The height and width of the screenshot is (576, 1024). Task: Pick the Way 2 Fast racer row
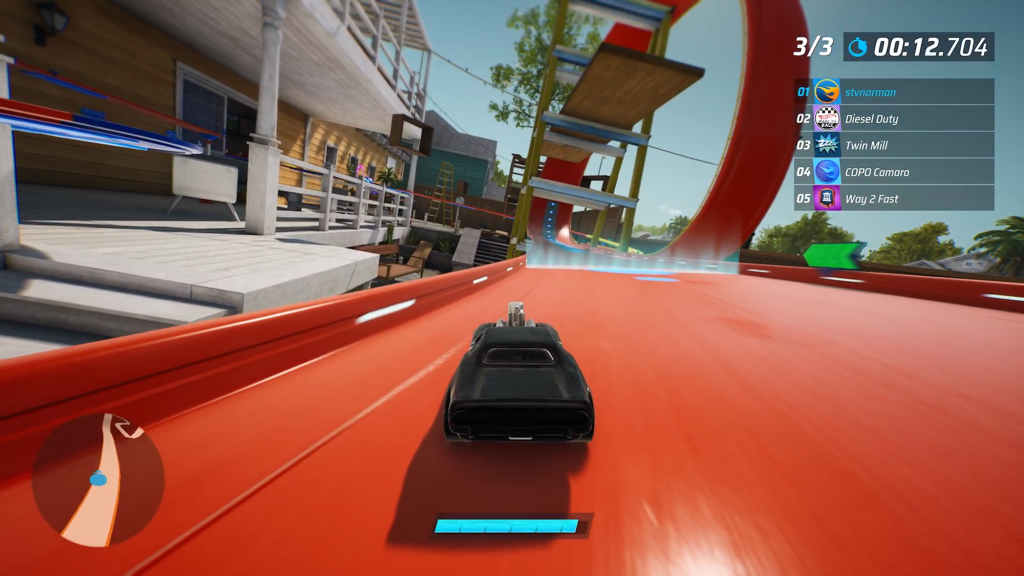[x=894, y=198]
